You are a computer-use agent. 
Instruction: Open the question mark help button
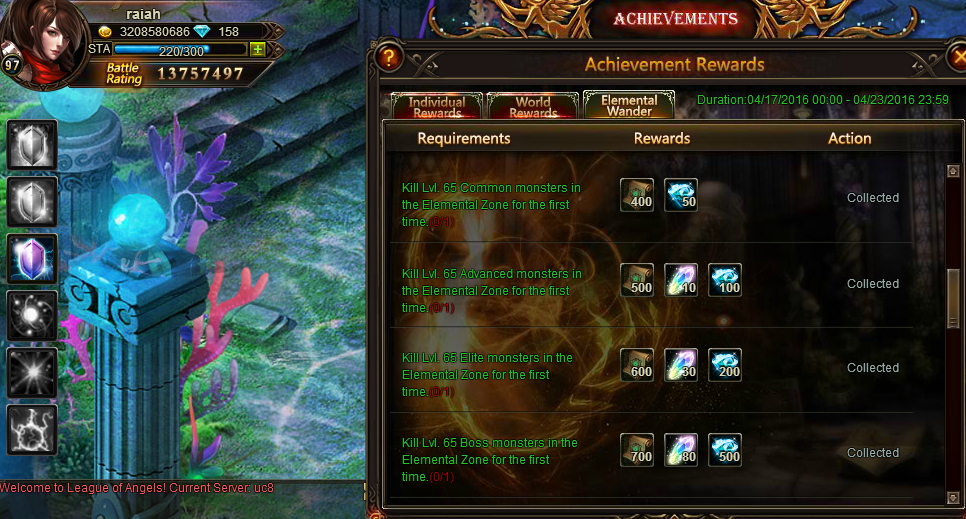390,58
